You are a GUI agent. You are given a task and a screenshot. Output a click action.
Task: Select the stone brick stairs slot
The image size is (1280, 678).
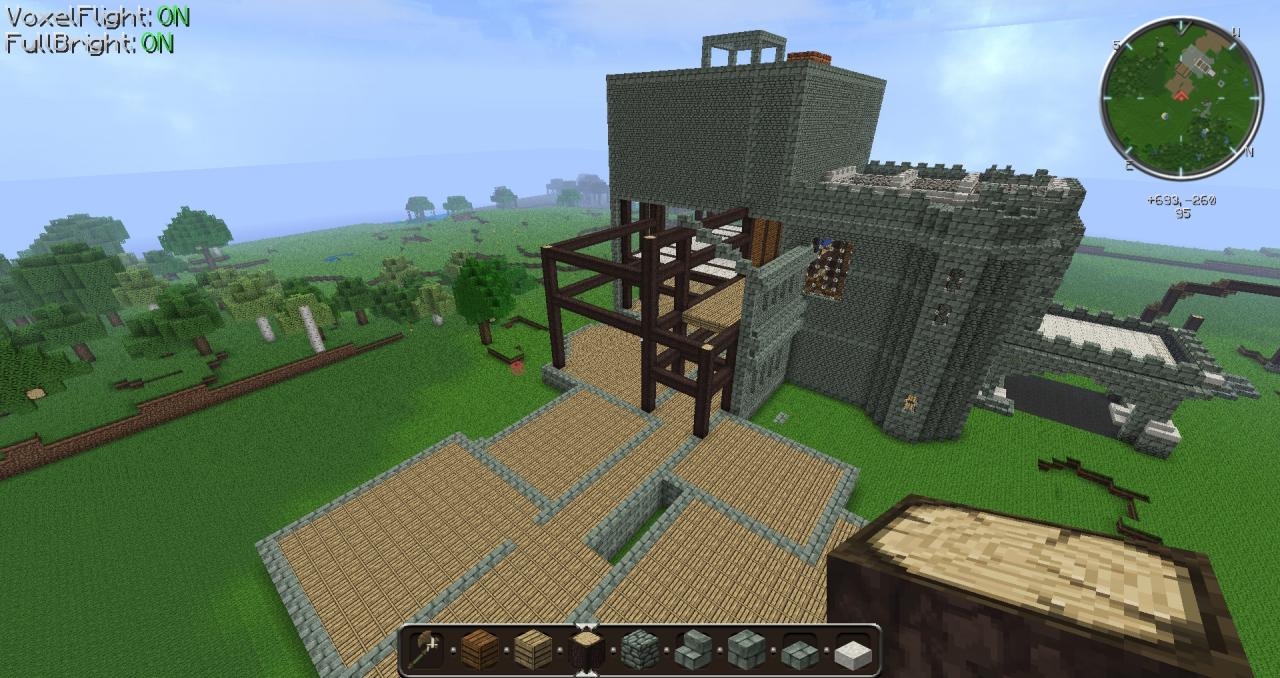(693, 650)
